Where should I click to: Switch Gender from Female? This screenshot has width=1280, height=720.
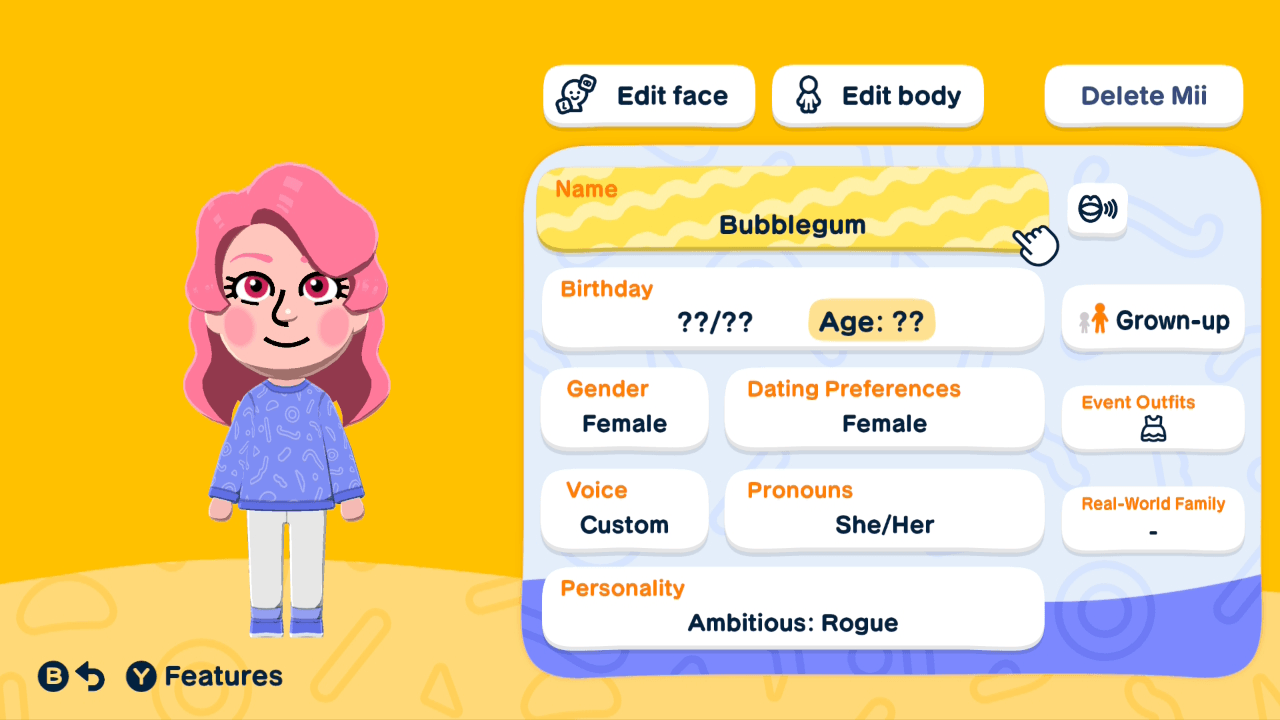coord(624,408)
